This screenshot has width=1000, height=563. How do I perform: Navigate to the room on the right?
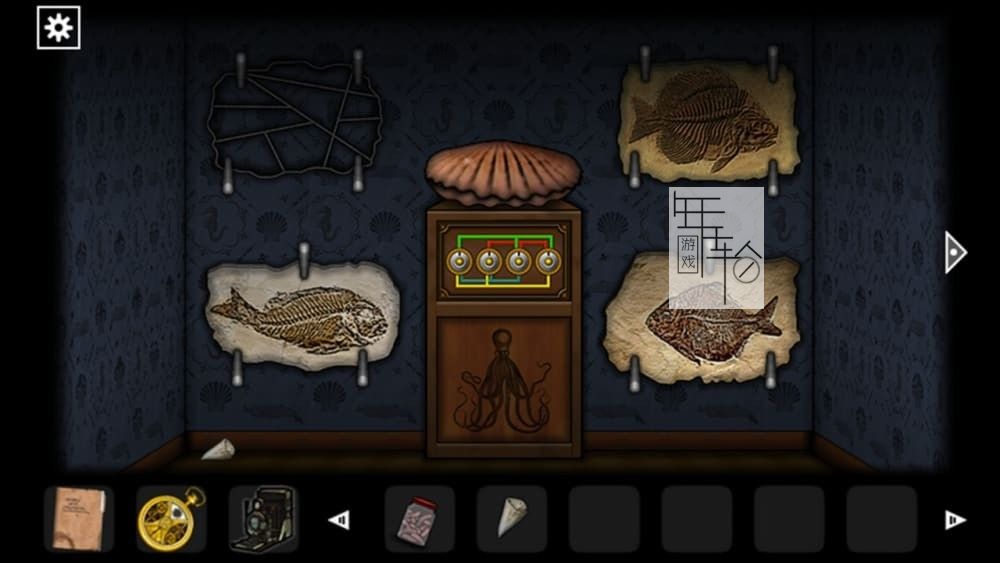click(x=955, y=252)
